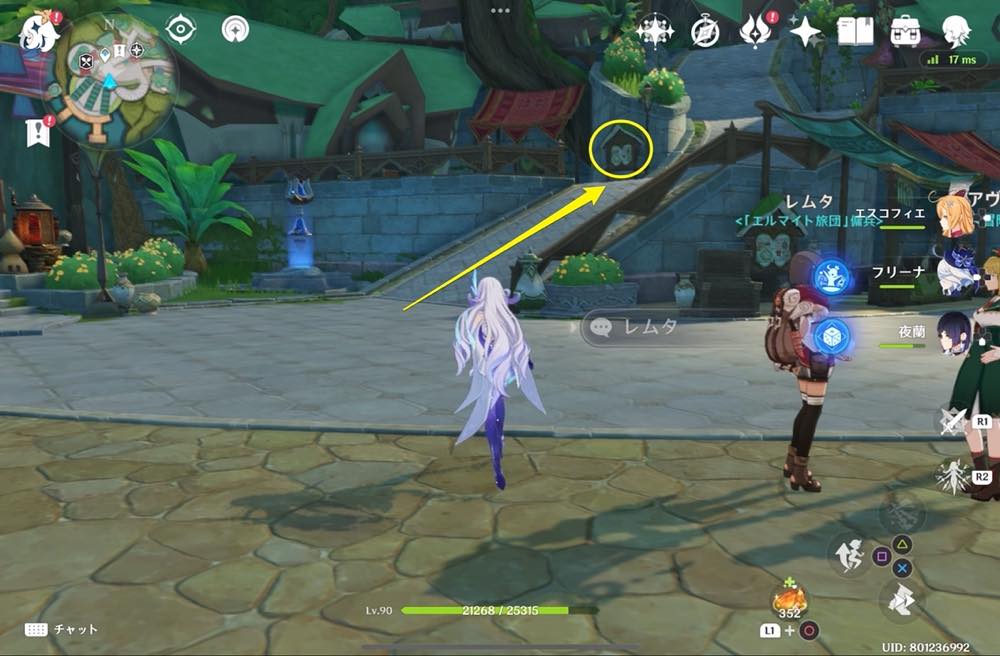Open the compass icon in top bar
This screenshot has height=656, width=1000.
(706, 32)
